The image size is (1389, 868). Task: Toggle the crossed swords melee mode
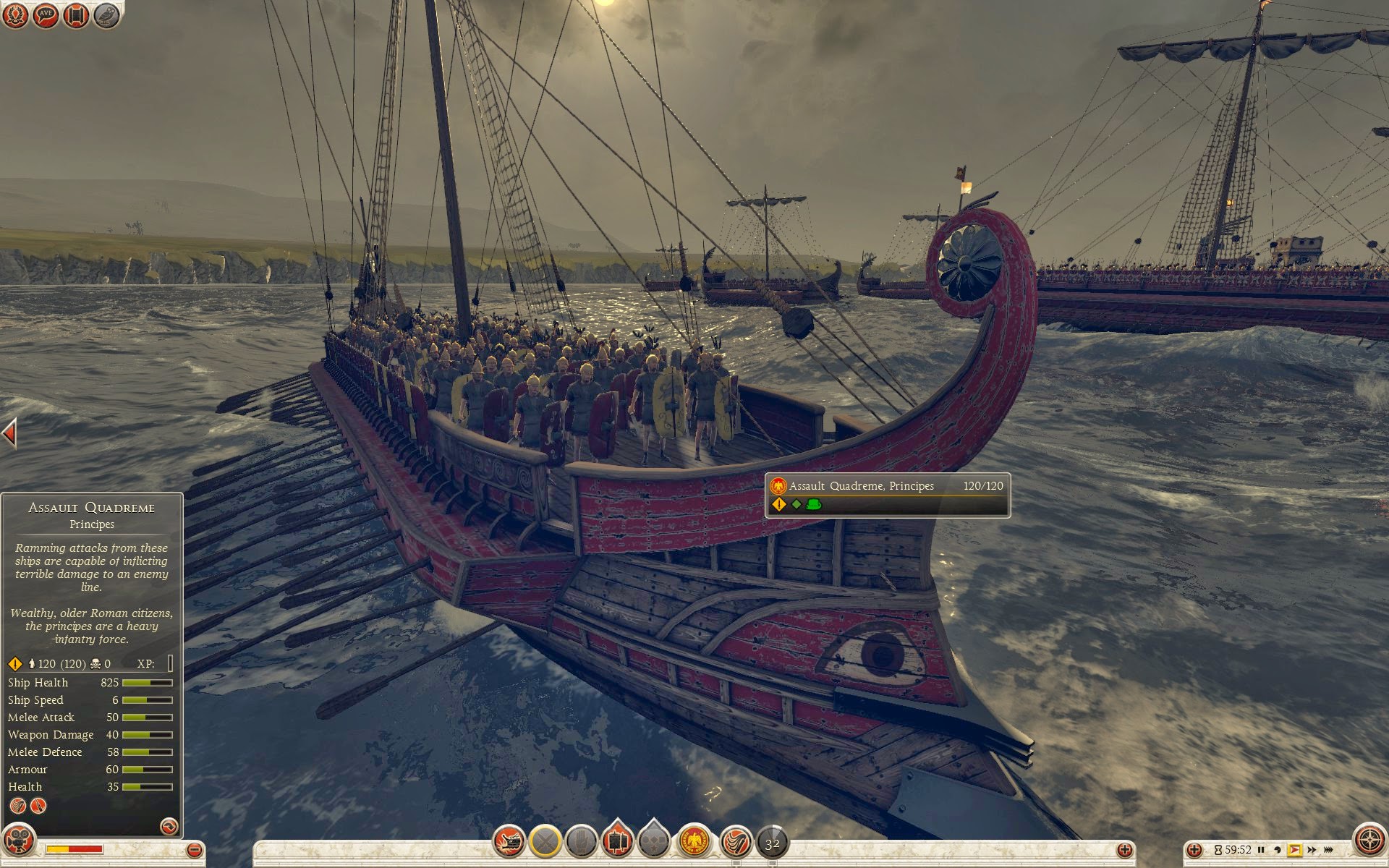(x=545, y=841)
